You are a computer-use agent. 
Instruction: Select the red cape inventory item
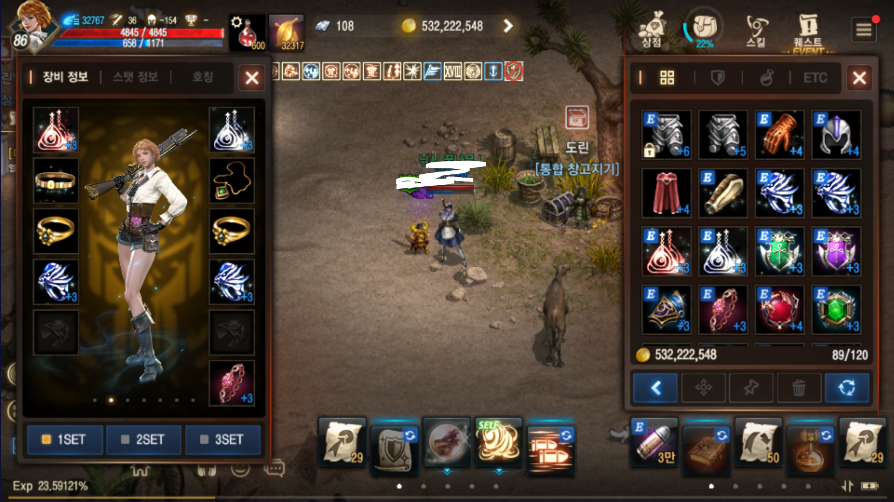(665, 194)
